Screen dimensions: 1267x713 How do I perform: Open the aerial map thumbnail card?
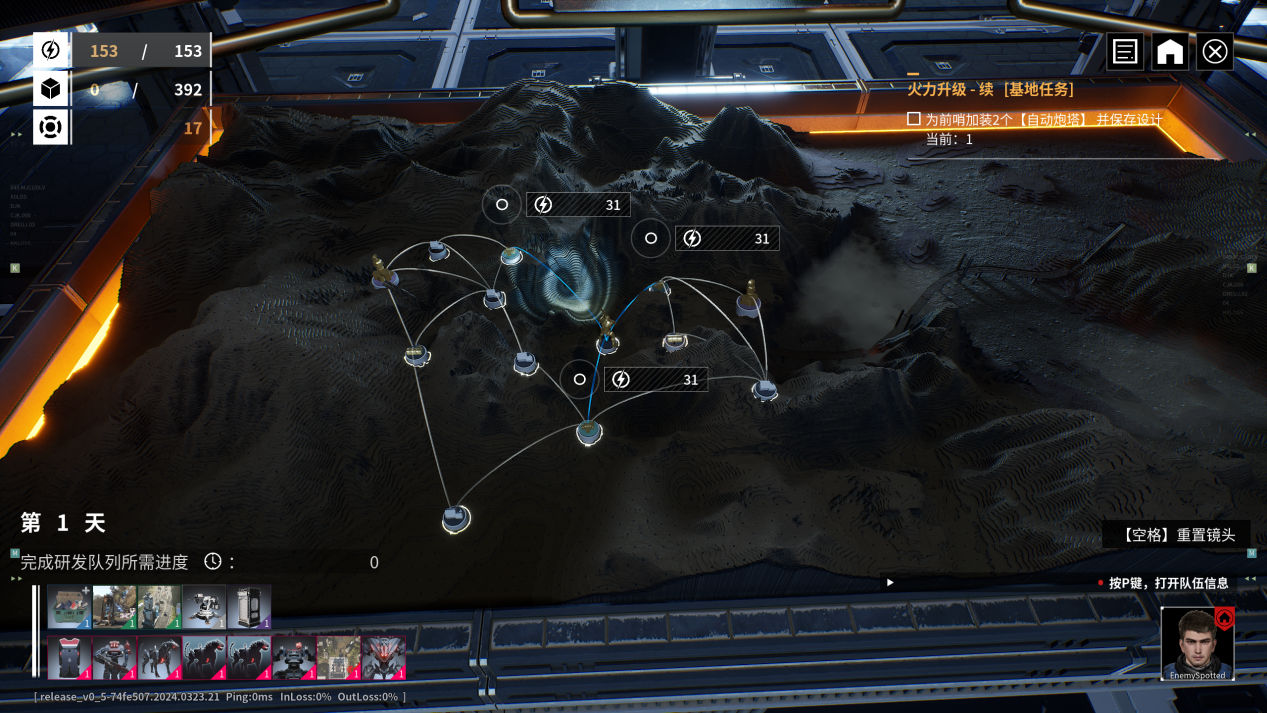click(339, 658)
